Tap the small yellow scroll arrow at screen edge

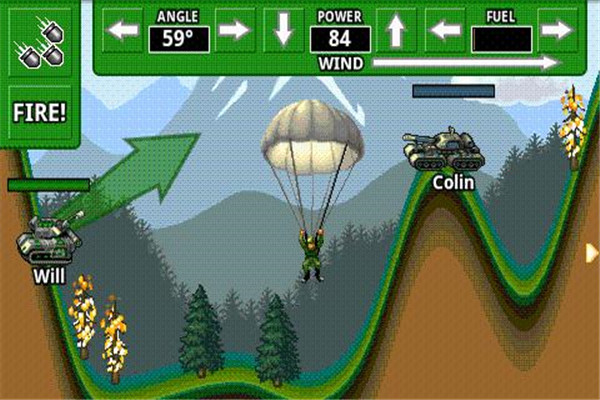pos(593,253)
